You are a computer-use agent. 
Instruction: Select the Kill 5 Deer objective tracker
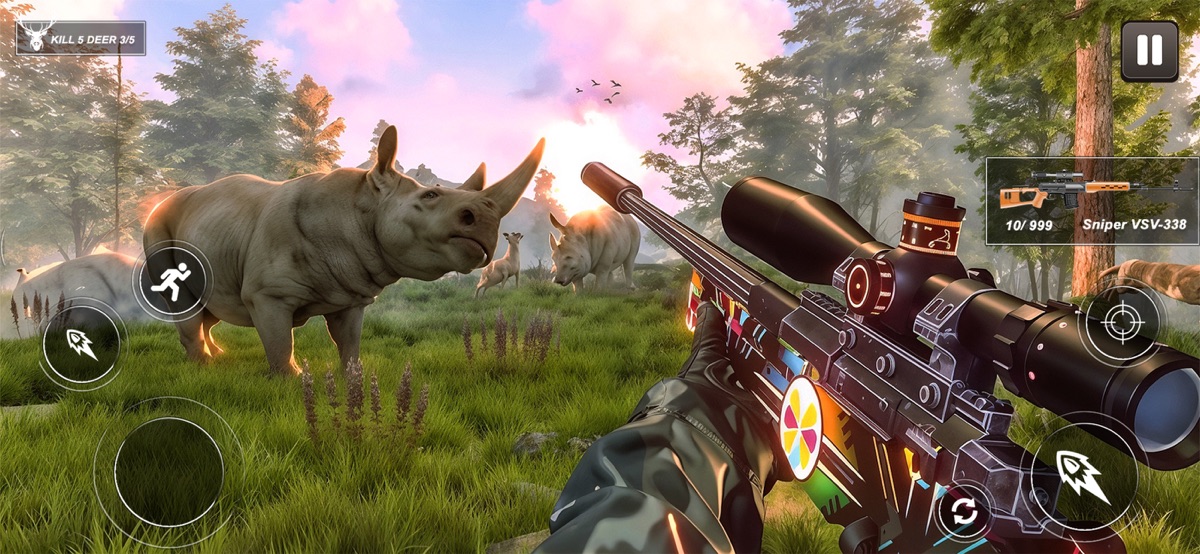click(x=81, y=39)
